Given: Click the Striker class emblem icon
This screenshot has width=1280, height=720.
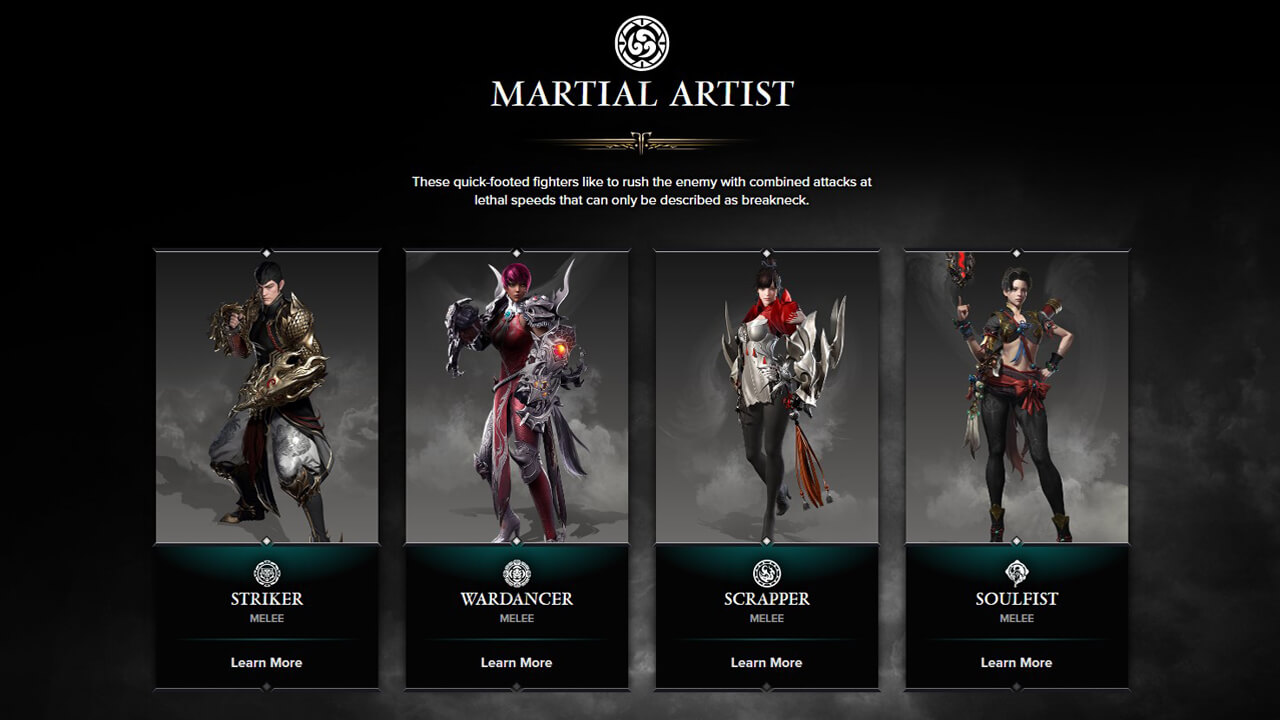Looking at the screenshot, I should (x=267, y=573).
